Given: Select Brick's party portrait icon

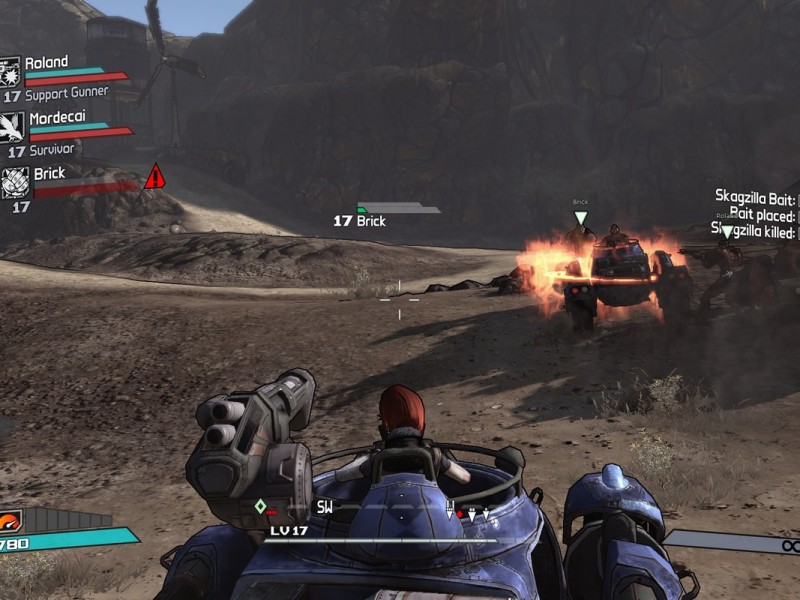Looking at the screenshot, I should (x=14, y=182).
